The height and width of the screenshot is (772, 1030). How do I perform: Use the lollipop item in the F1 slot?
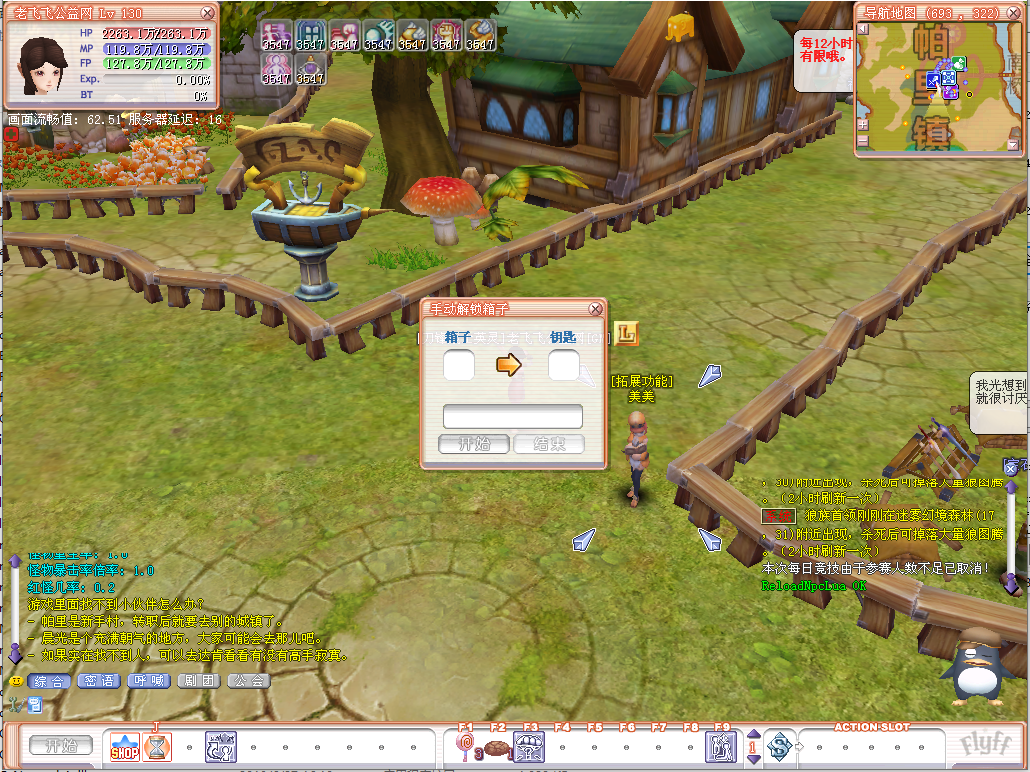465,746
